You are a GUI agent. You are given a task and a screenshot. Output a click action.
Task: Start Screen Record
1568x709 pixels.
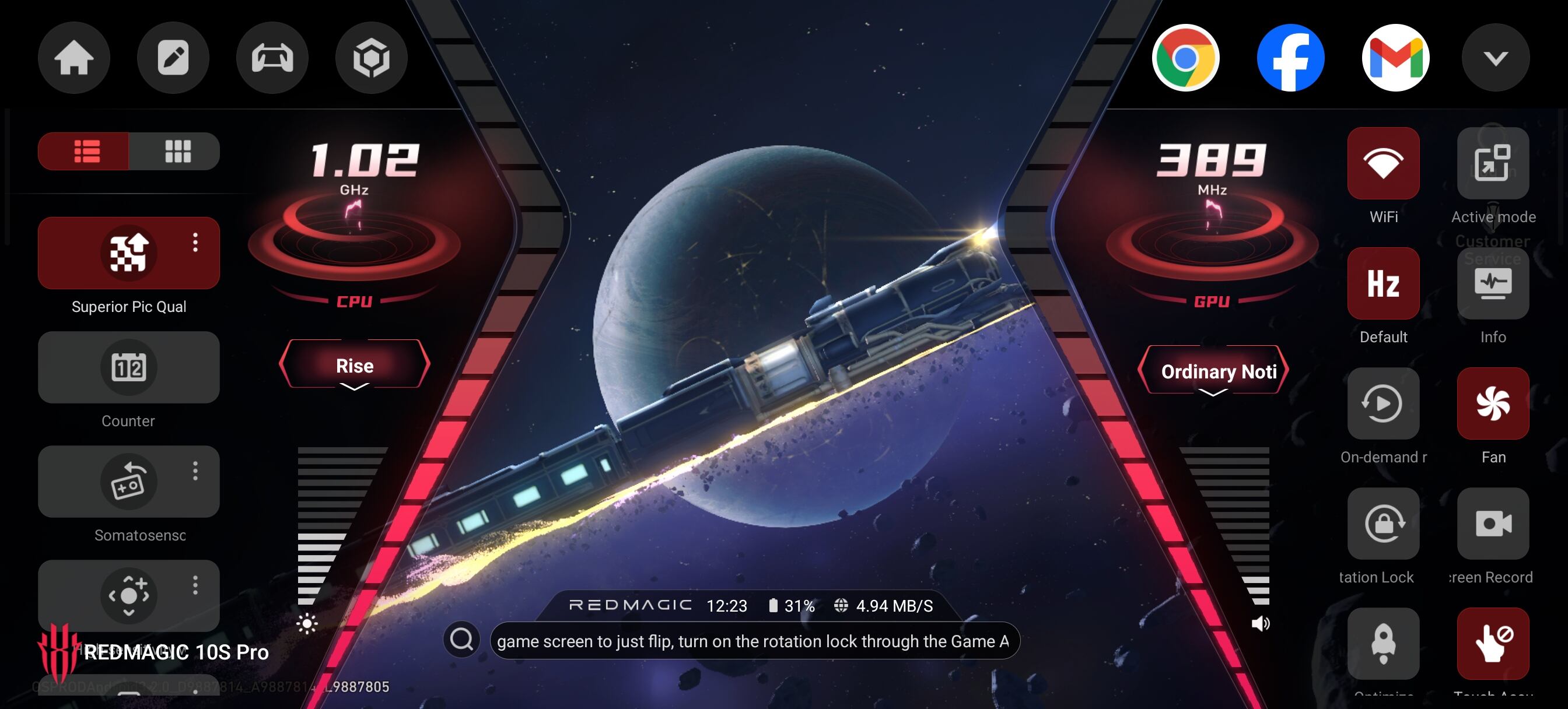[x=1493, y=524]
